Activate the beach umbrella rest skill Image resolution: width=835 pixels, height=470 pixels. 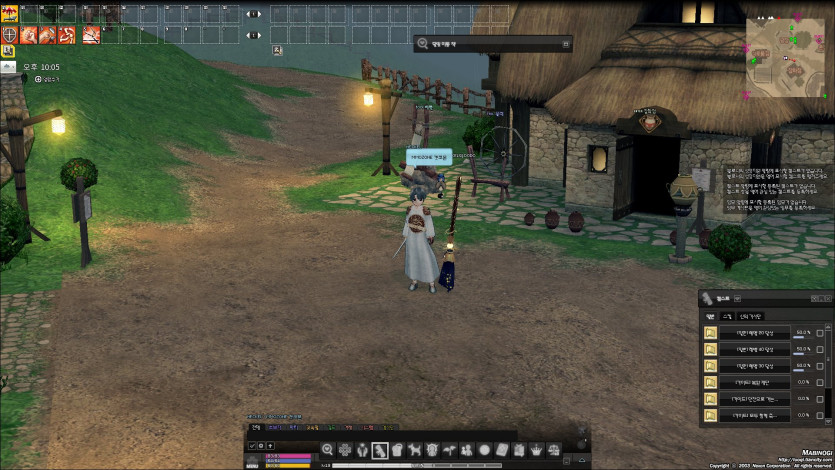click(x=10, y=14)
